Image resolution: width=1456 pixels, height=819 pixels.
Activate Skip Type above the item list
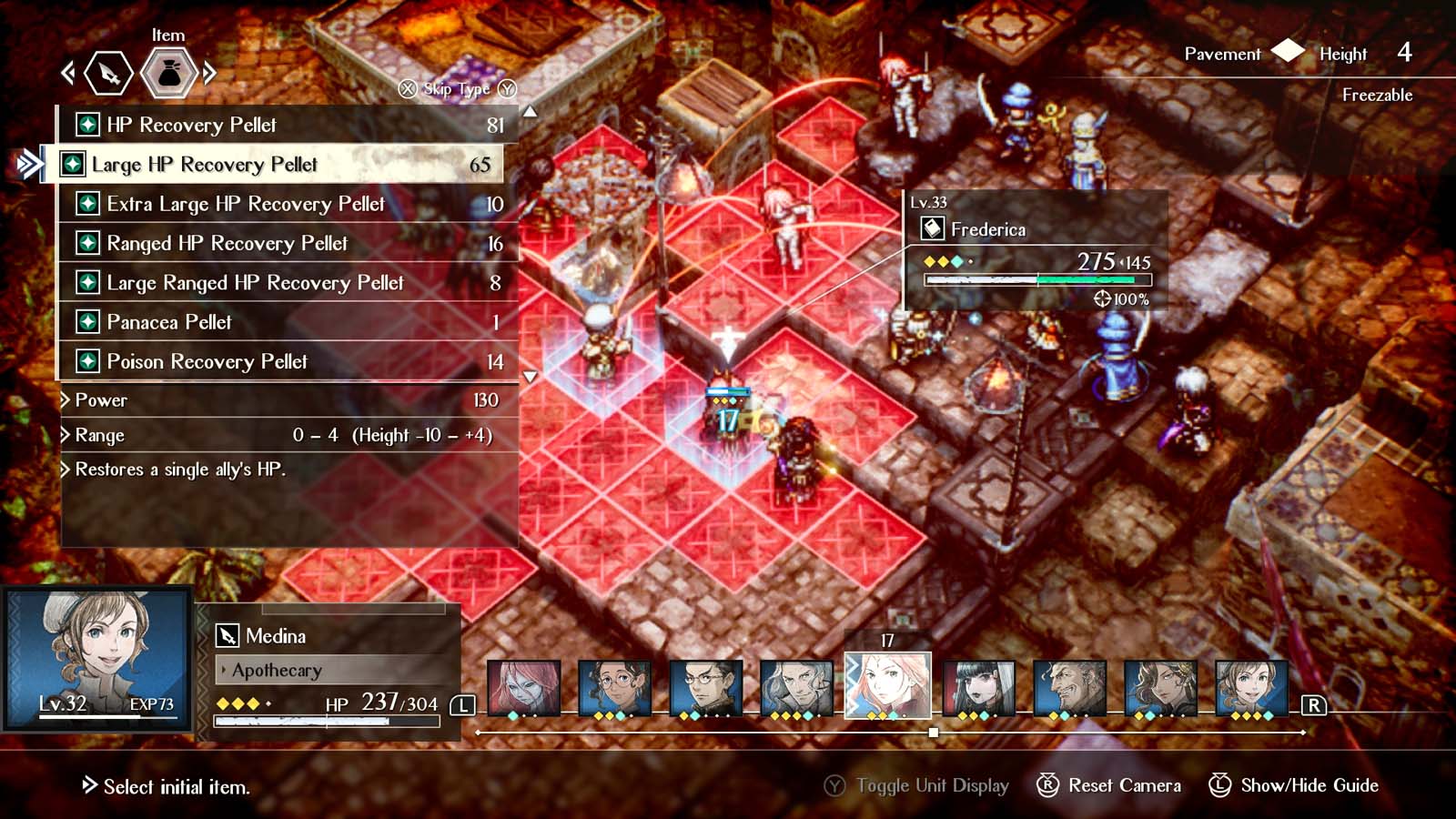[x=457, y=90]
